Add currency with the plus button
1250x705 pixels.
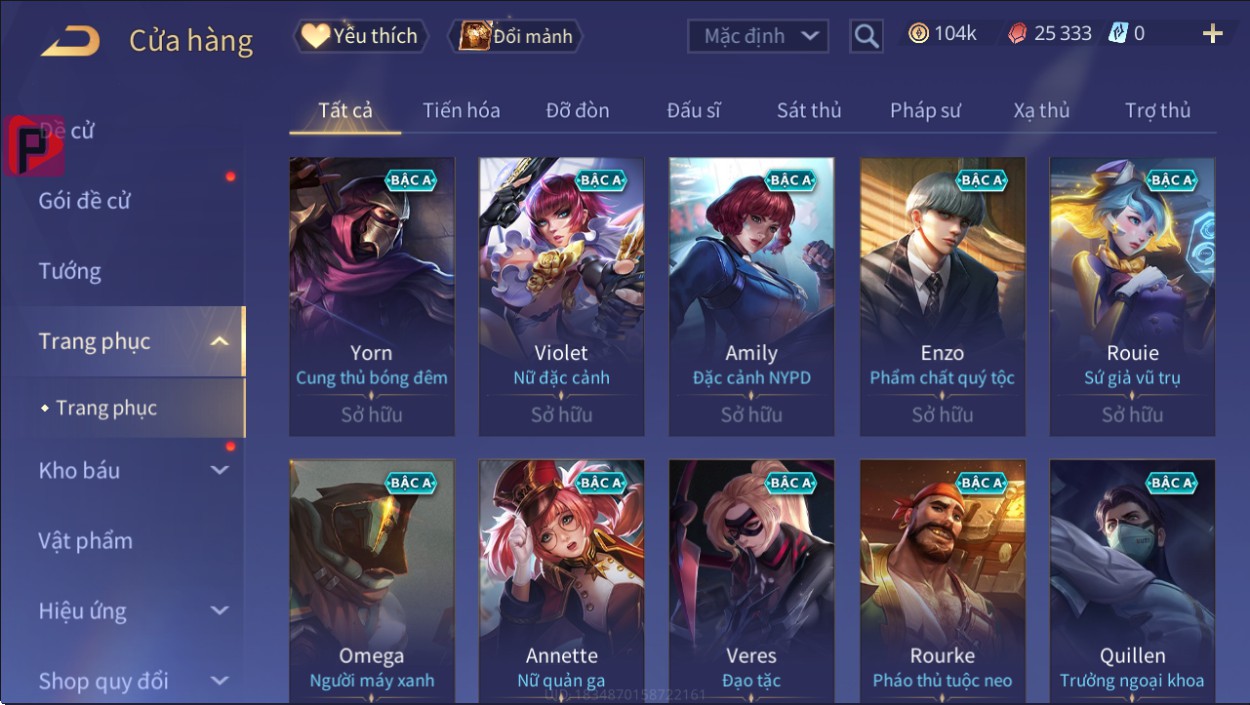(x=1212, y=35)
